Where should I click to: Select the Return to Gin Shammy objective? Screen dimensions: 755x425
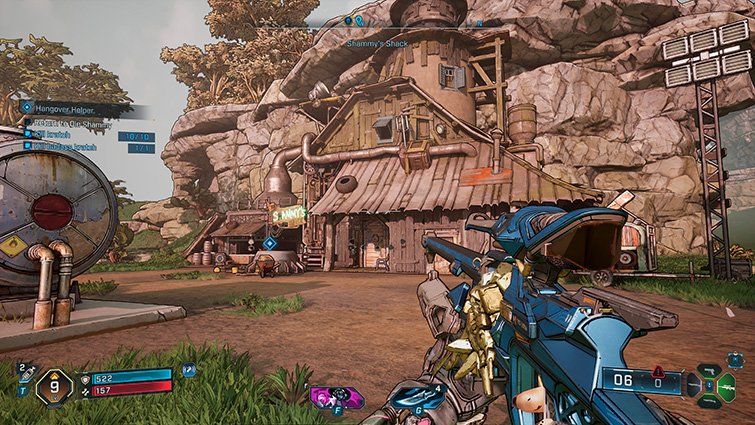(68, 122)
